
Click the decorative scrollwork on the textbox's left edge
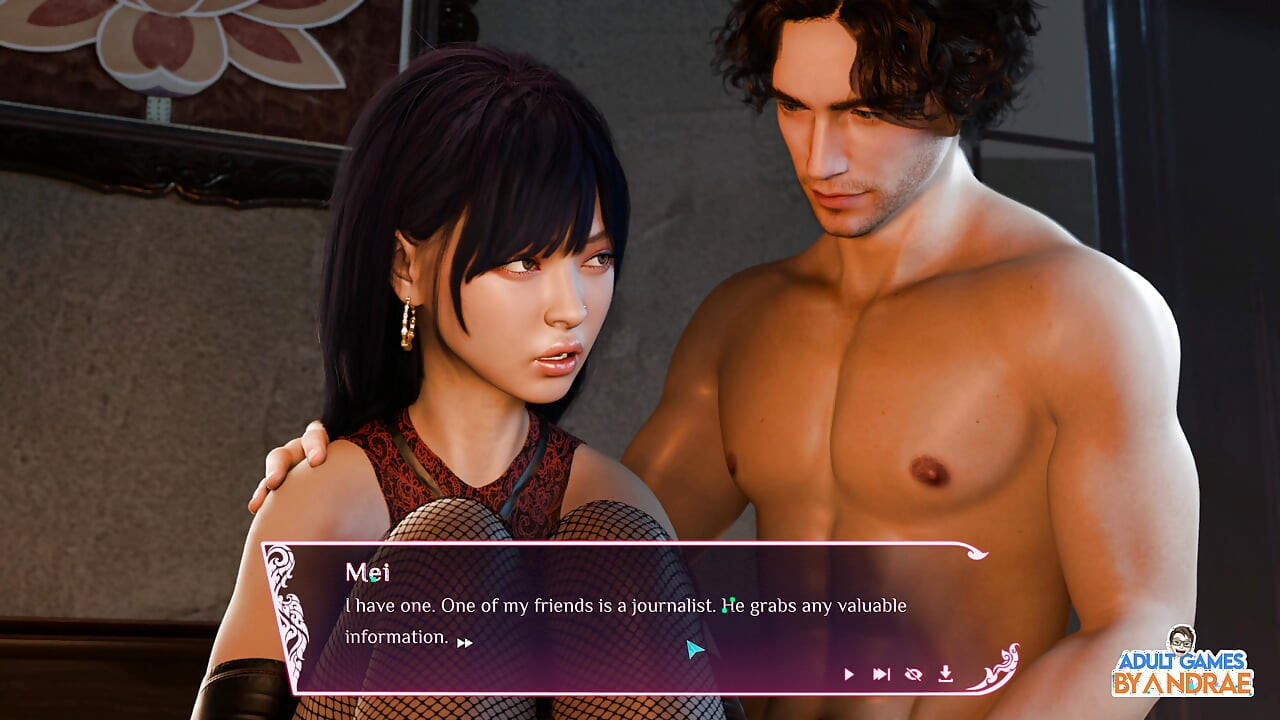pos(291,615)
